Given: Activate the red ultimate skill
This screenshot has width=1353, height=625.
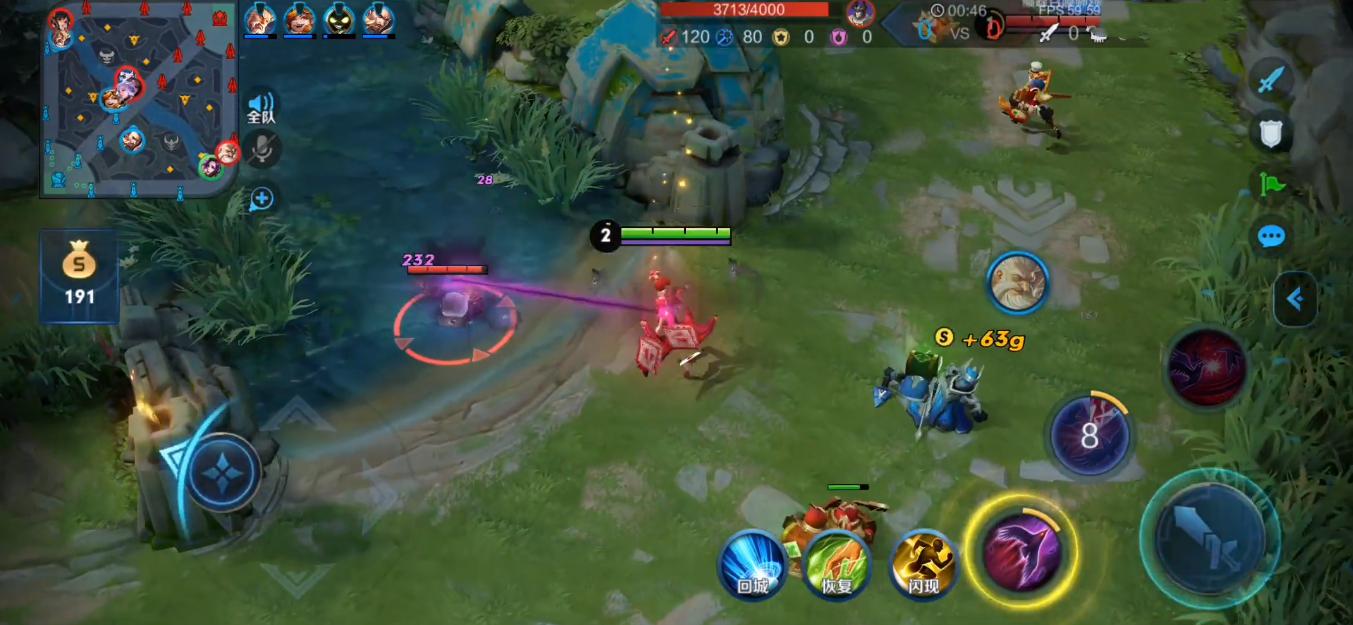Looking at the screenshot, I should pyautogui.click(x=1207, y=367).
